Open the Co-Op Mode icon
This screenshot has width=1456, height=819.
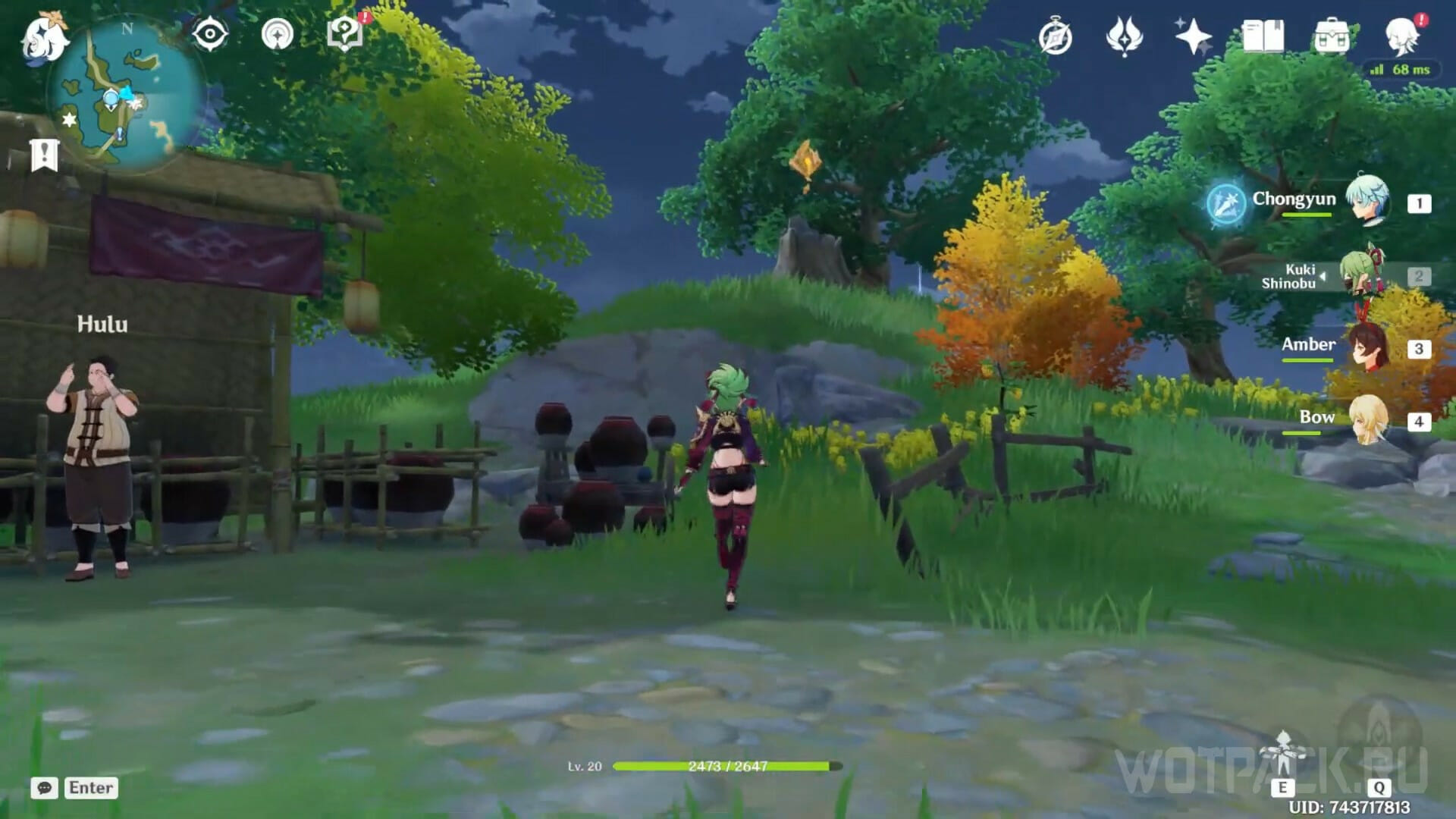(x=277, y=35)
